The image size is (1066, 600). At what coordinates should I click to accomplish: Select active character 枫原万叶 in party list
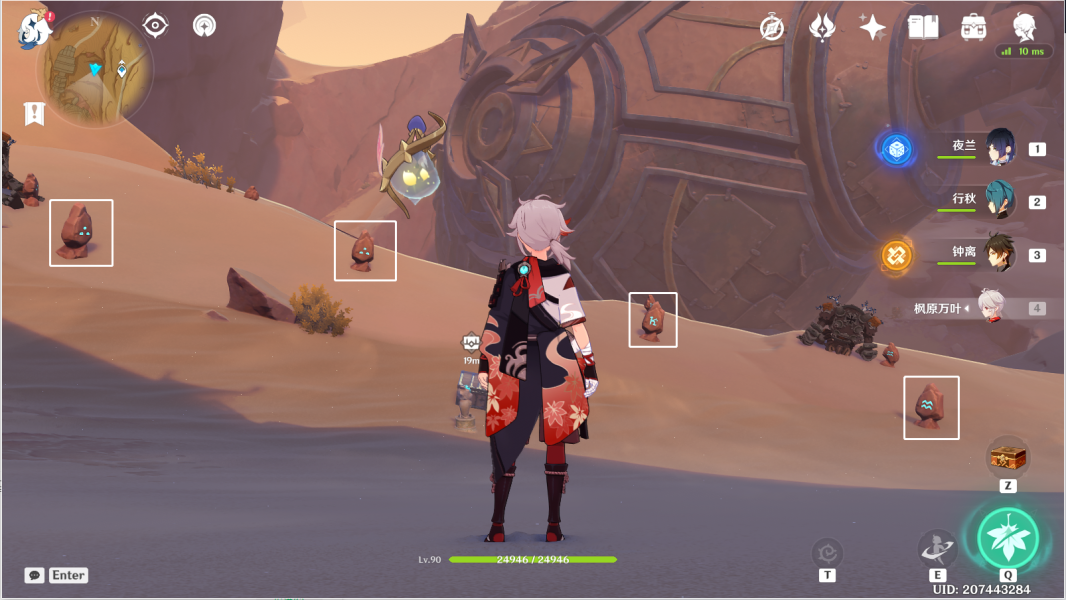tap(990, 308)
